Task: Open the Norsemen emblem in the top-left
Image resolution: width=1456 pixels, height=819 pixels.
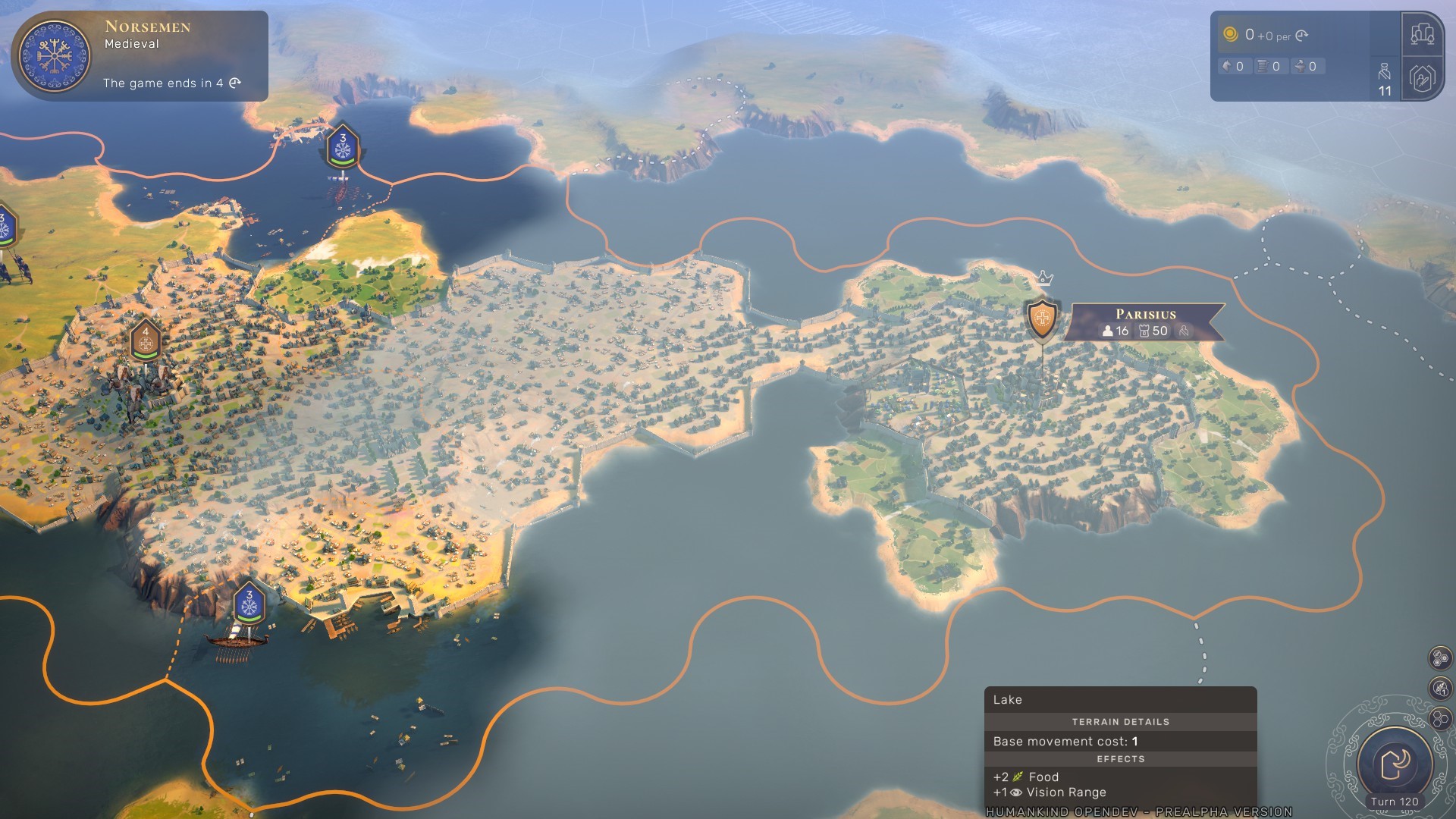Action: pyautogui.click(x=54, y=56)
